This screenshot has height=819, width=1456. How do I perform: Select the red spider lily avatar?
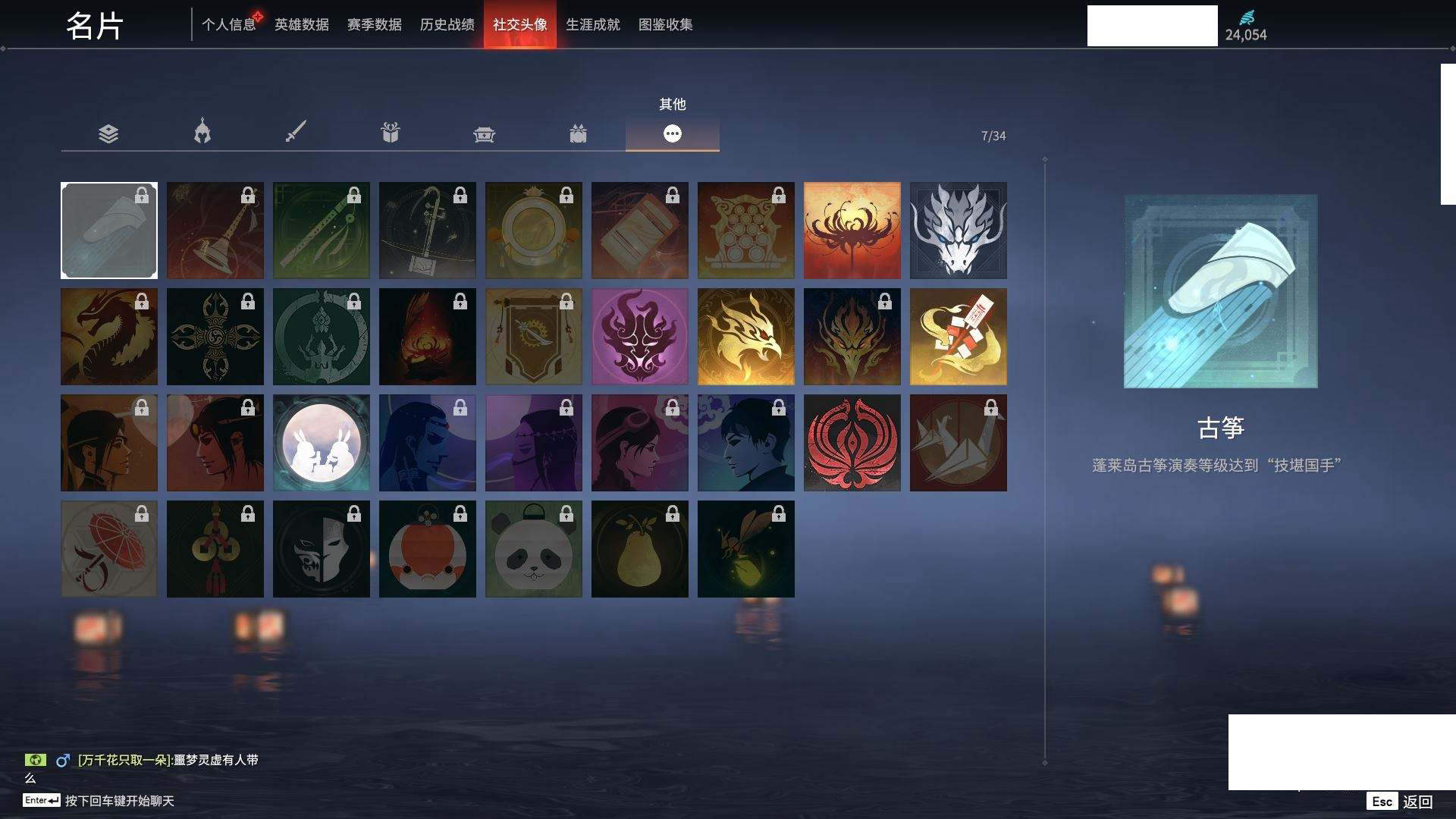852,231
